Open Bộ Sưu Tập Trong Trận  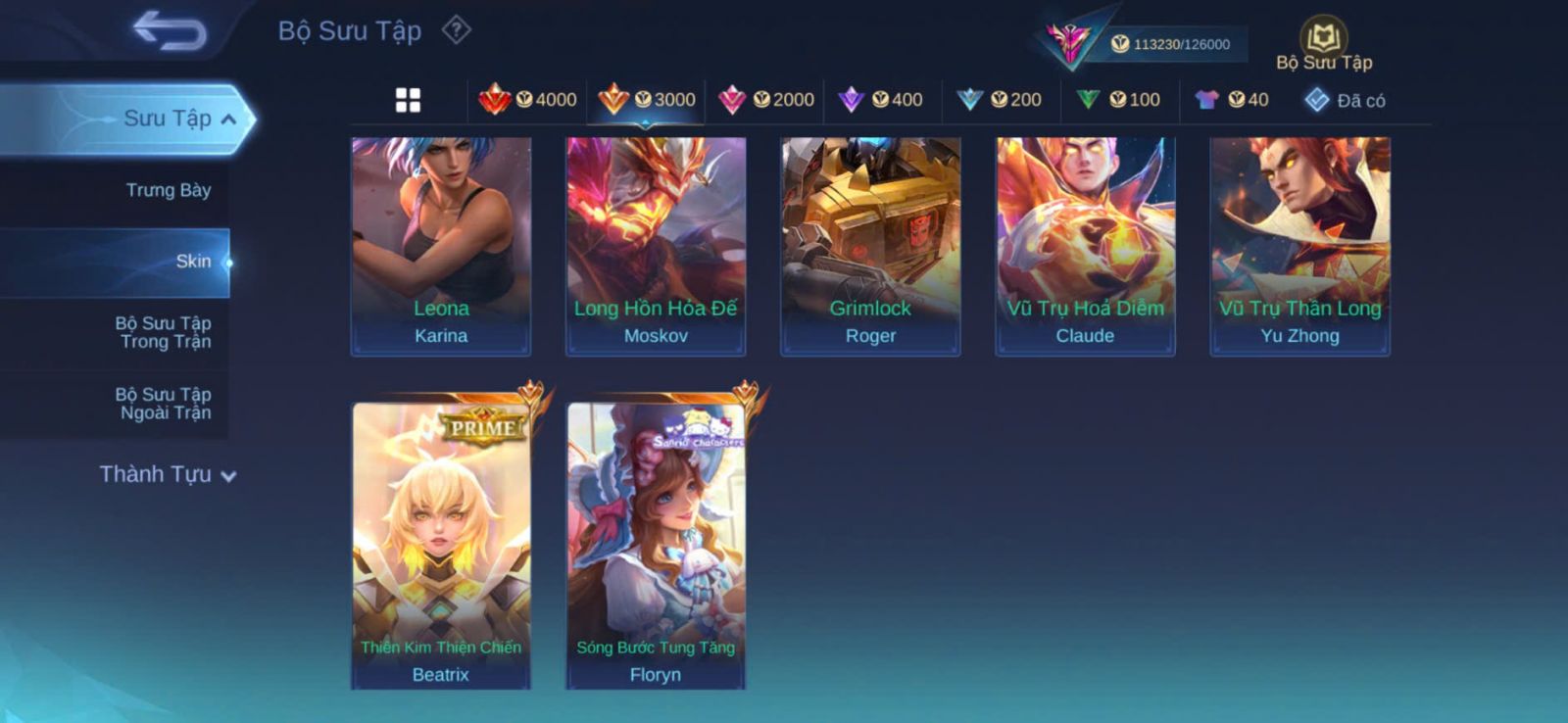point(164,332)
